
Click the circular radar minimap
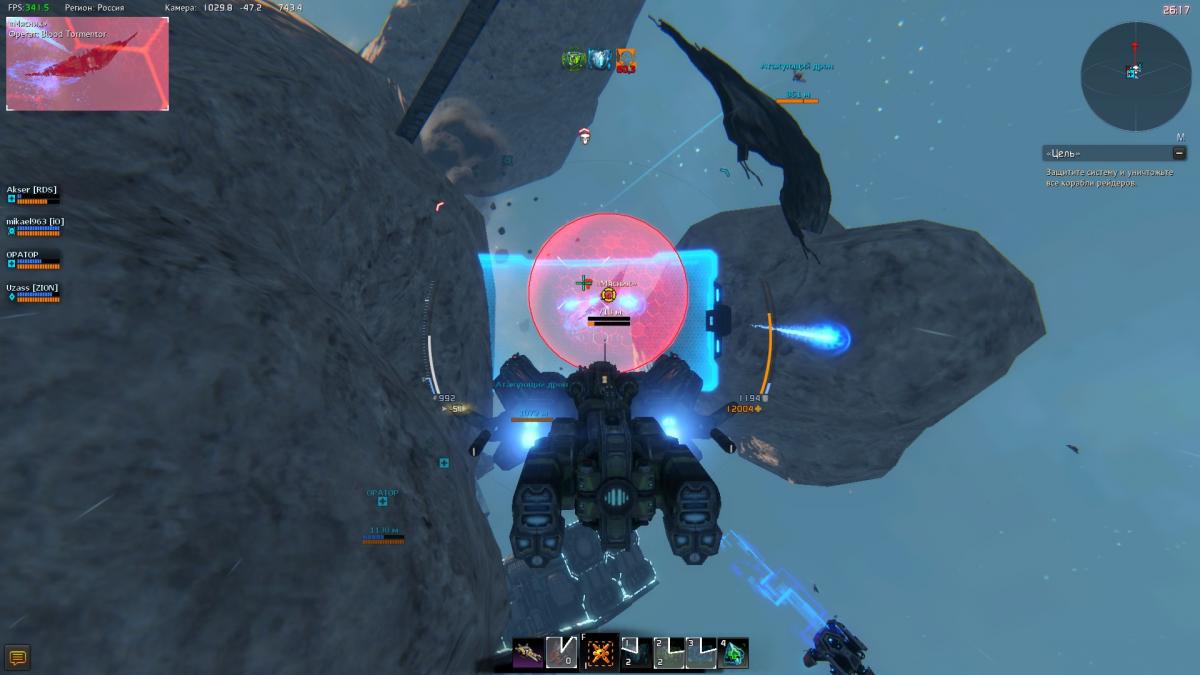(1134, 77)
